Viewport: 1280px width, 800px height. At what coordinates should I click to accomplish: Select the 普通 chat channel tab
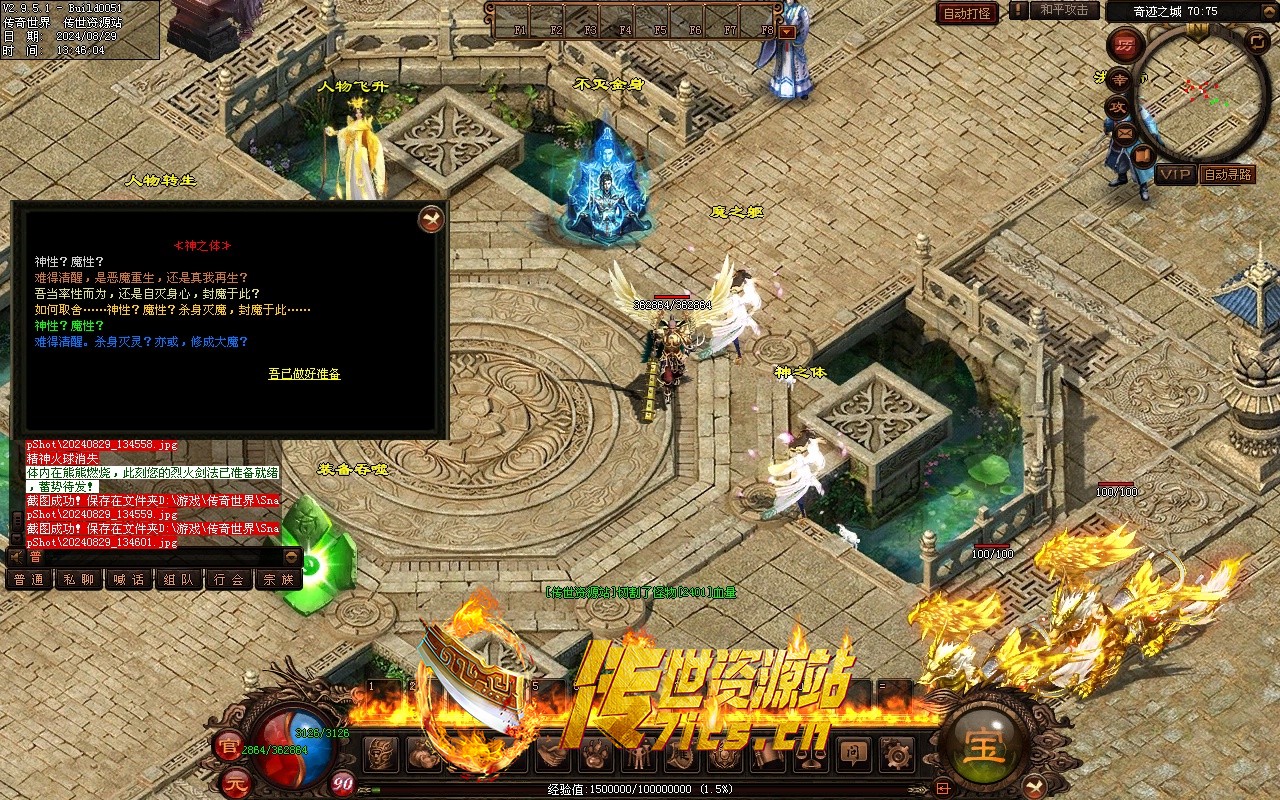click(29, 579)
